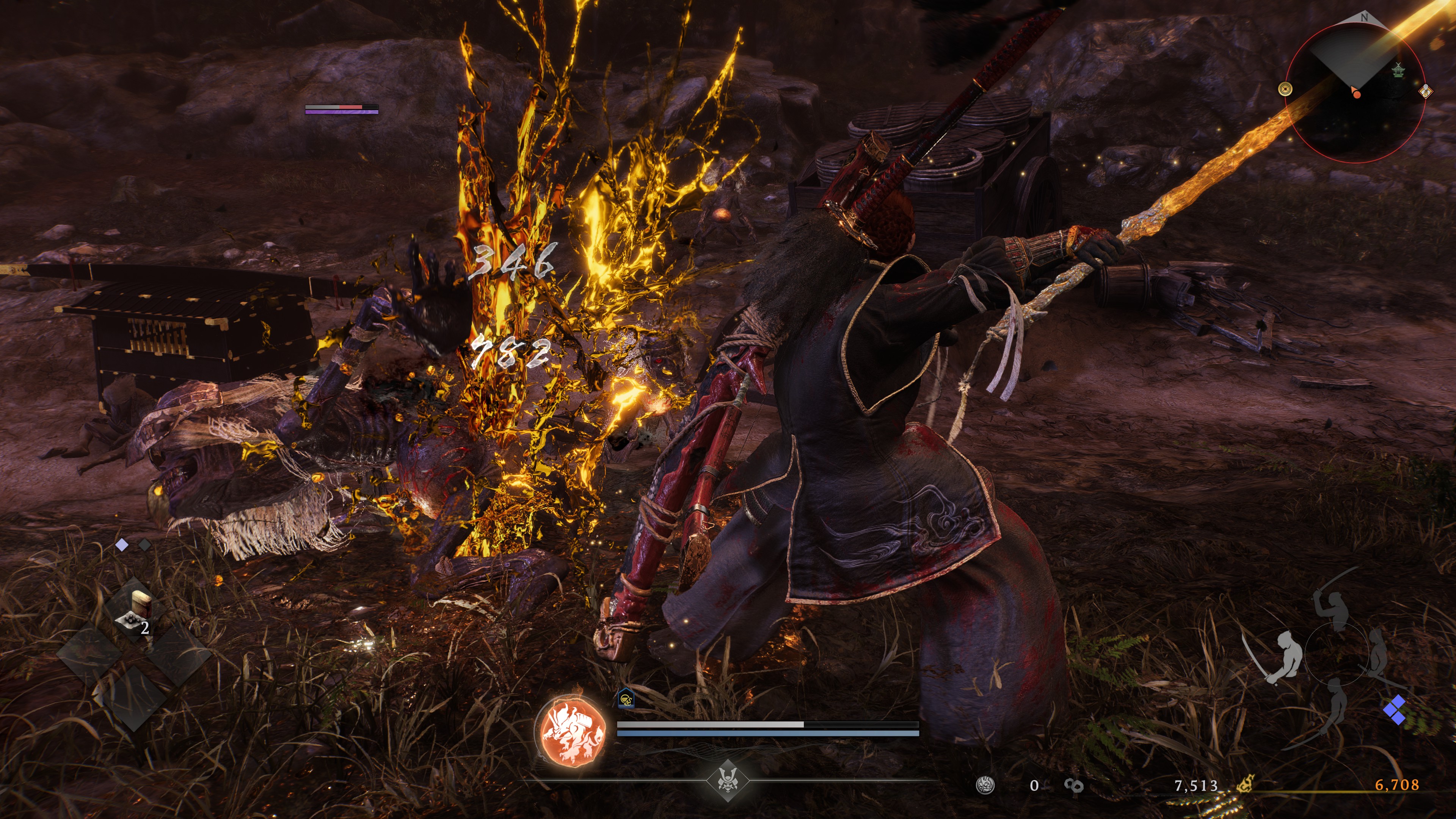Select the blue shield pickup icon above spirit gauge
This screenshot has height=819, width=1456.
pos(627,700)
